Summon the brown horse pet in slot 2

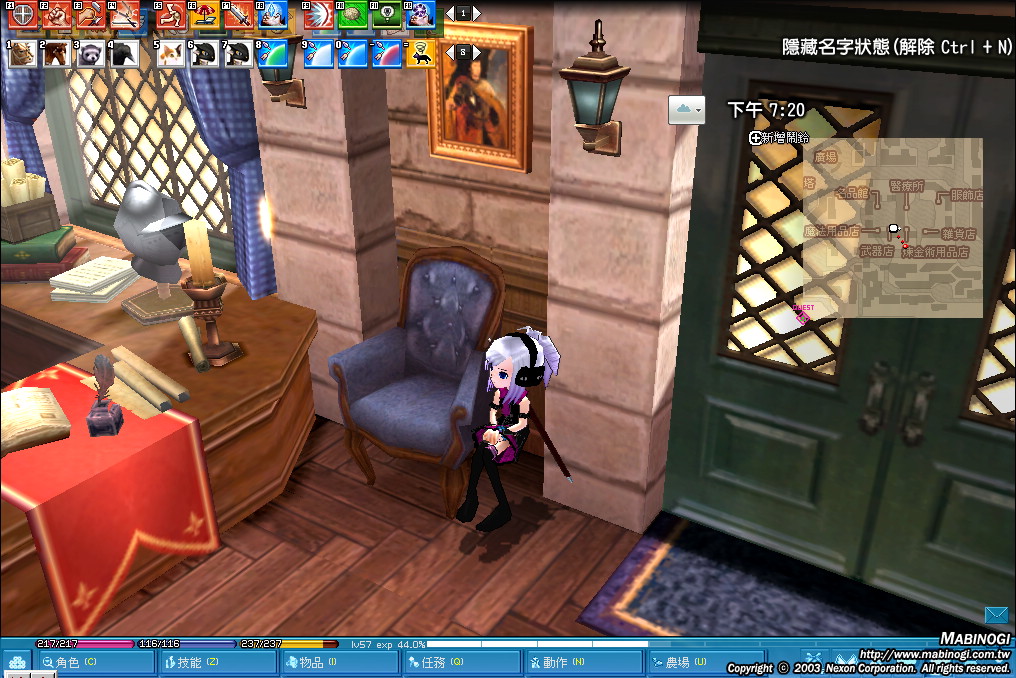click(x=57, y=53)
